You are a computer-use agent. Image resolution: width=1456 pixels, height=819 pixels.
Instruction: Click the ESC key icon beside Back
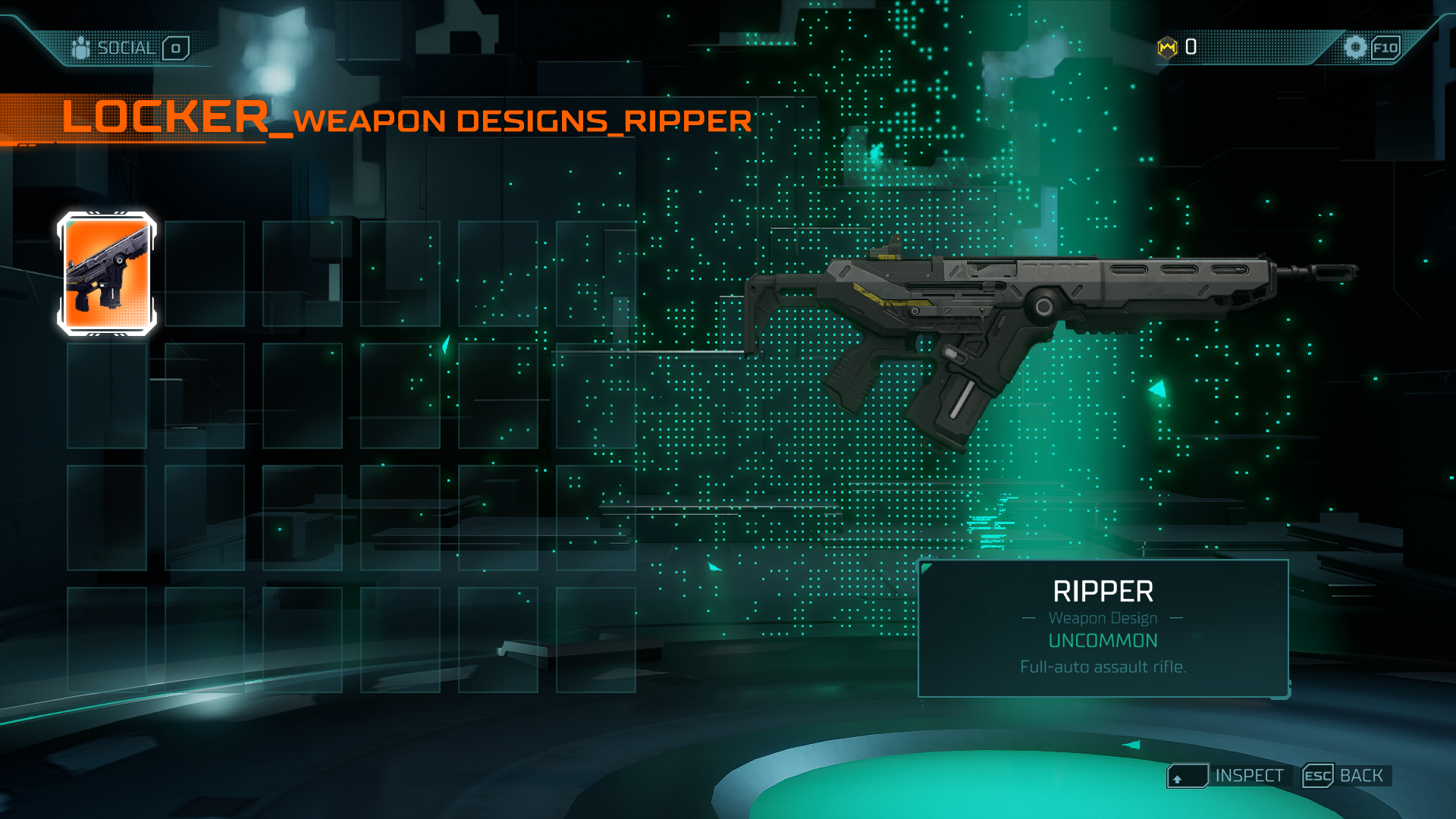click(1318, 776)
